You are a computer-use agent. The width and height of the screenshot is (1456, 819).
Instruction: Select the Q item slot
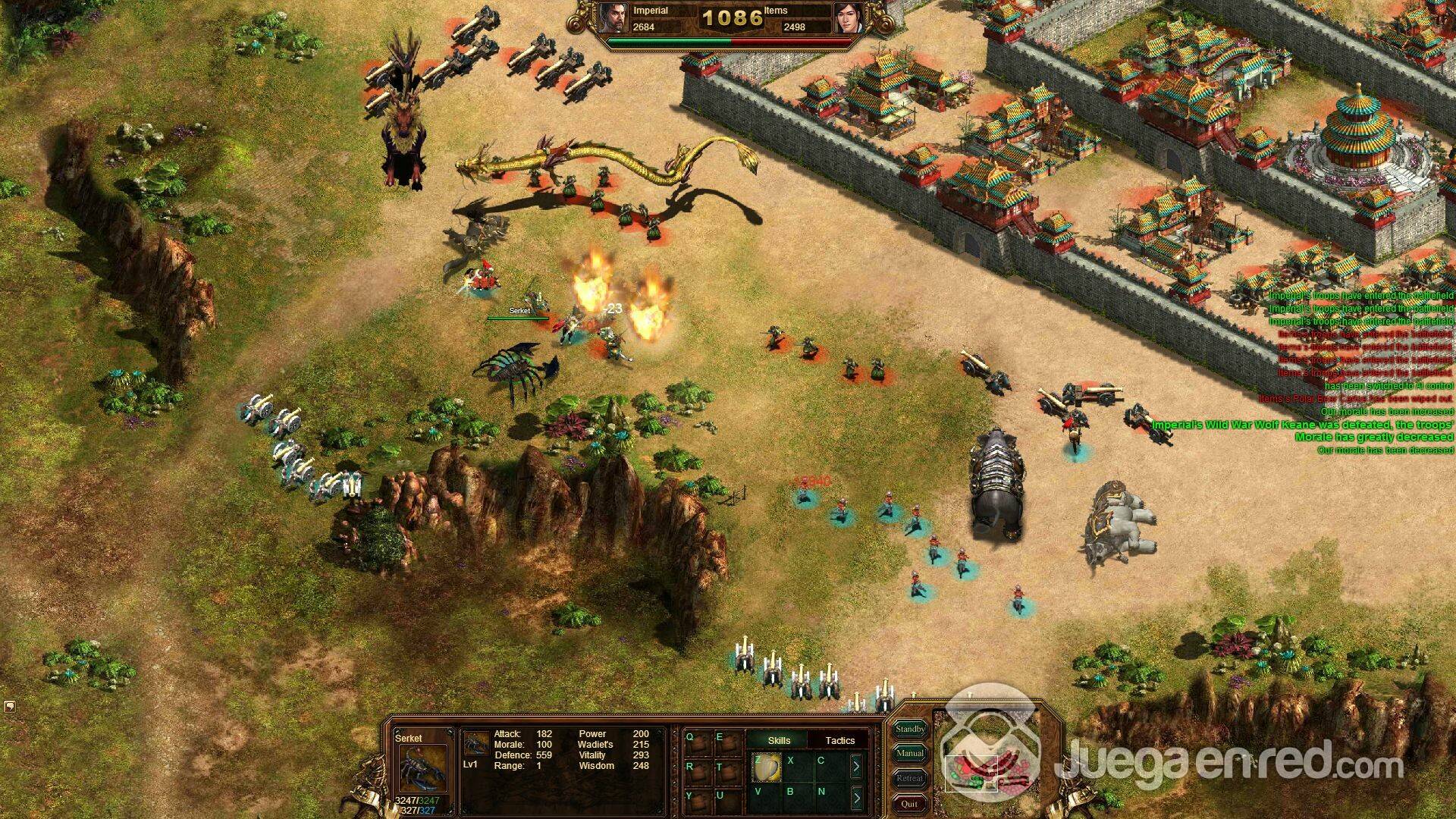pyautogui.click(x=698, y=743)
